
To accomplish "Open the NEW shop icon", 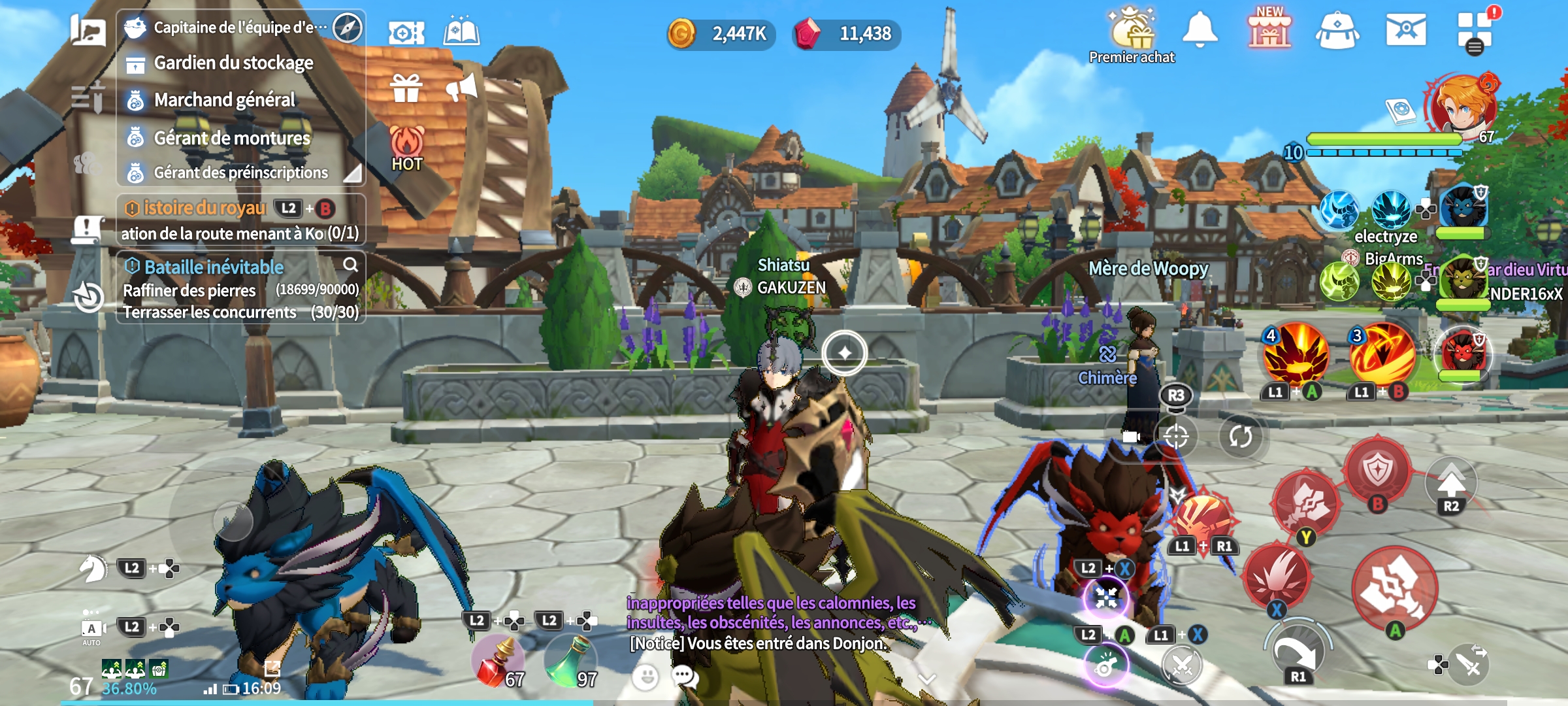I will tap(1269, 31).
